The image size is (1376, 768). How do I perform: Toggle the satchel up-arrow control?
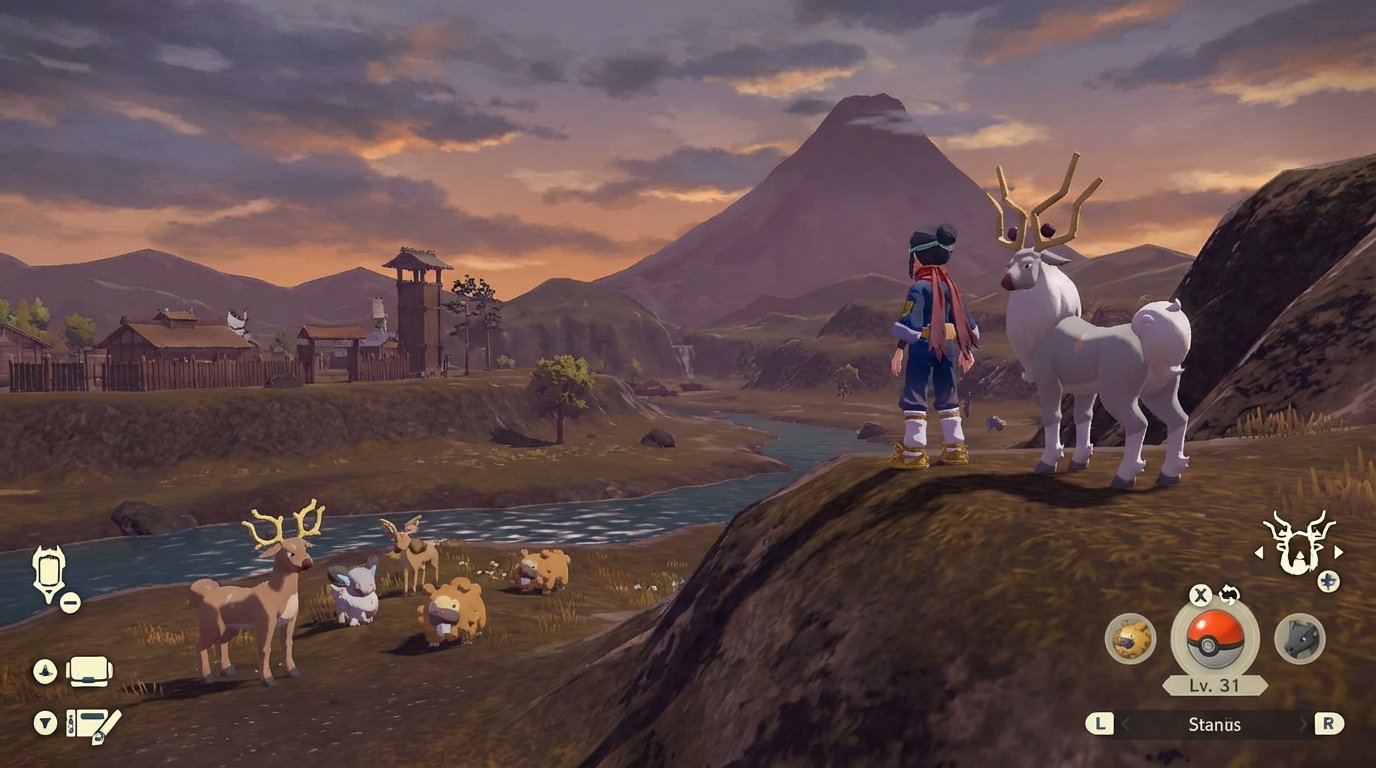[43, 670]
